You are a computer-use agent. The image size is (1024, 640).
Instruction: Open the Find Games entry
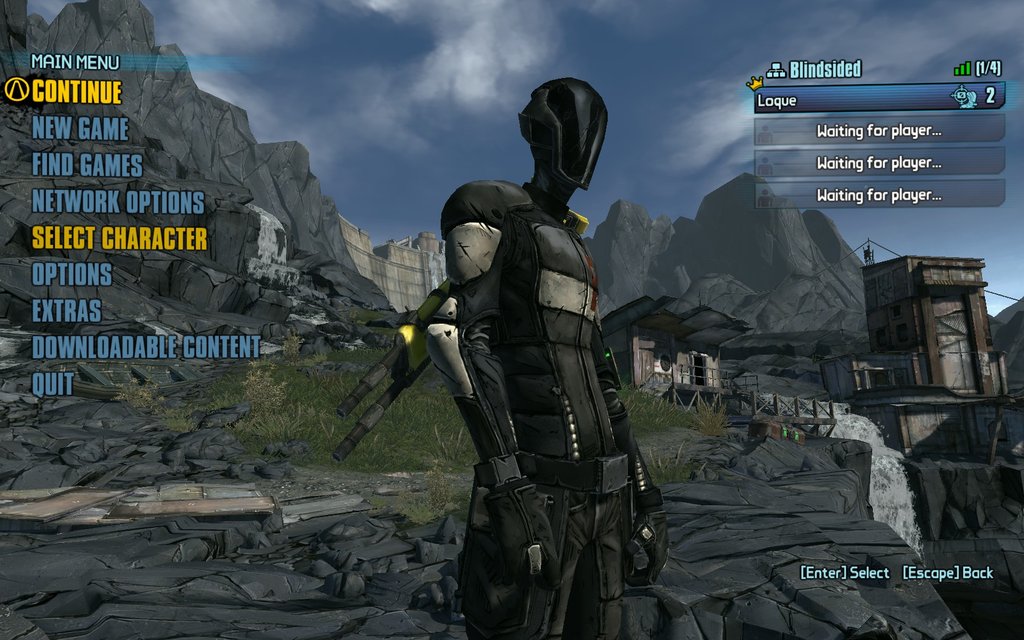pyautogui.click(x=87, y=165)
